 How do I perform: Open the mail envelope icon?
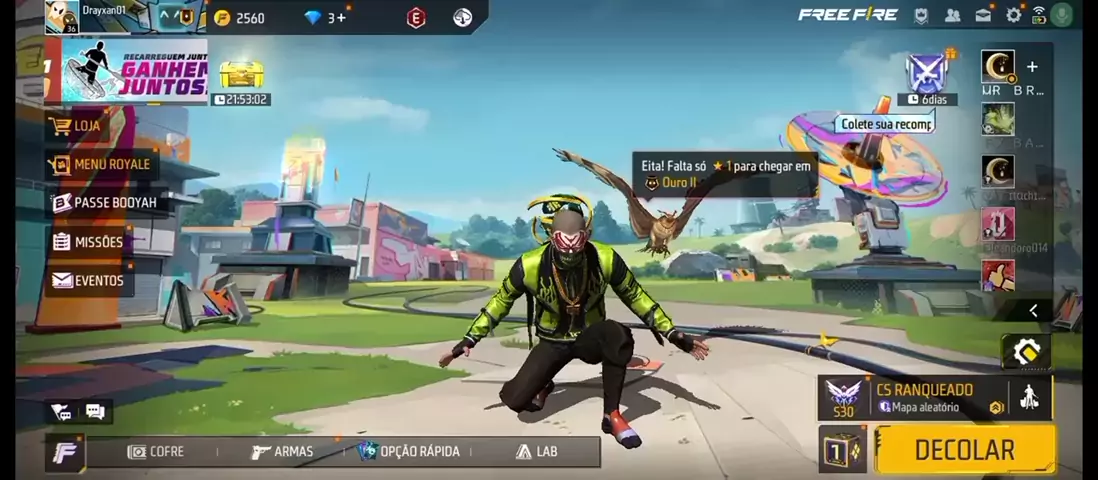pos(984,15)
